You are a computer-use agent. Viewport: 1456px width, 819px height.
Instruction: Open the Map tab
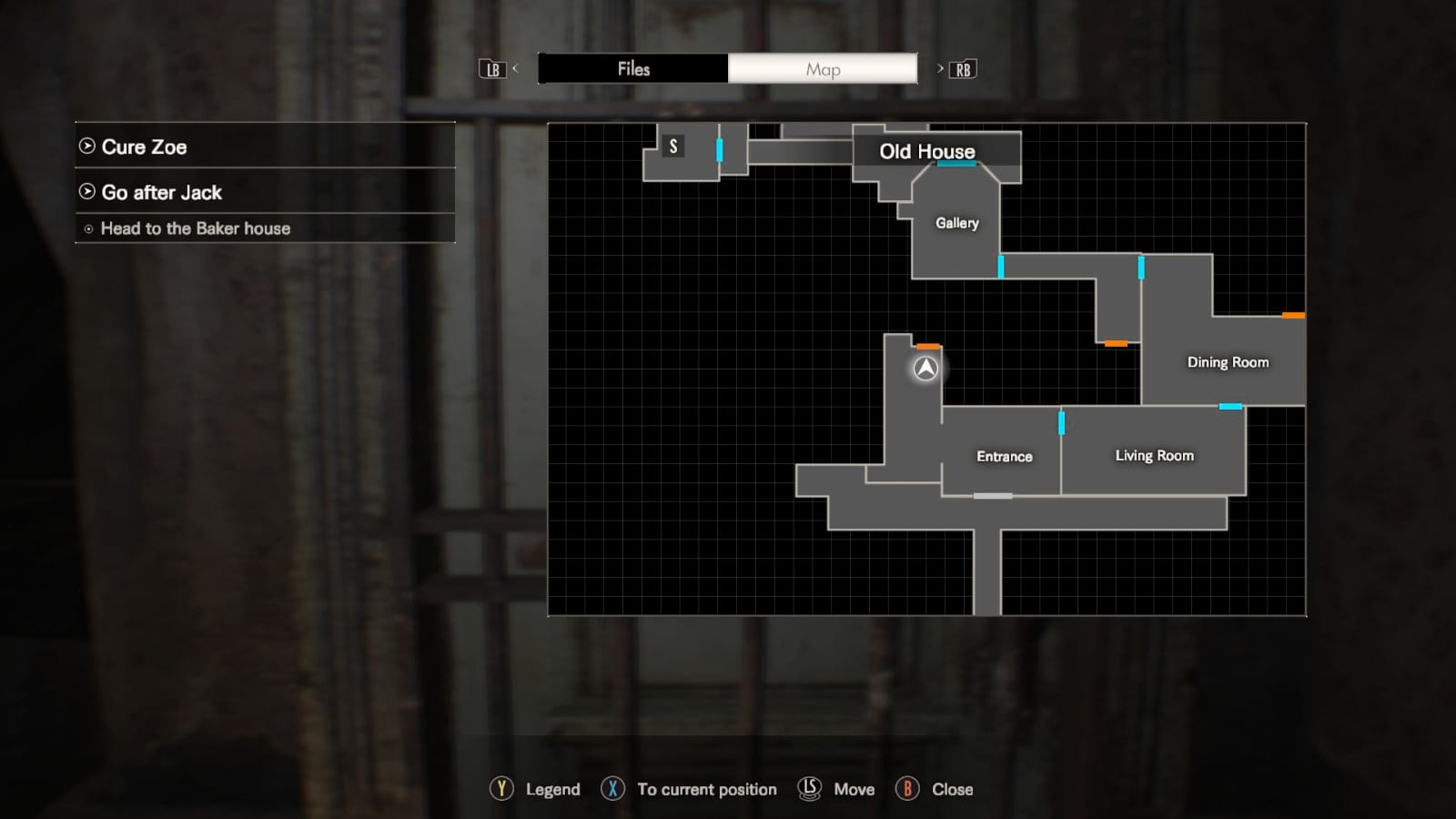tap(822, 68)
